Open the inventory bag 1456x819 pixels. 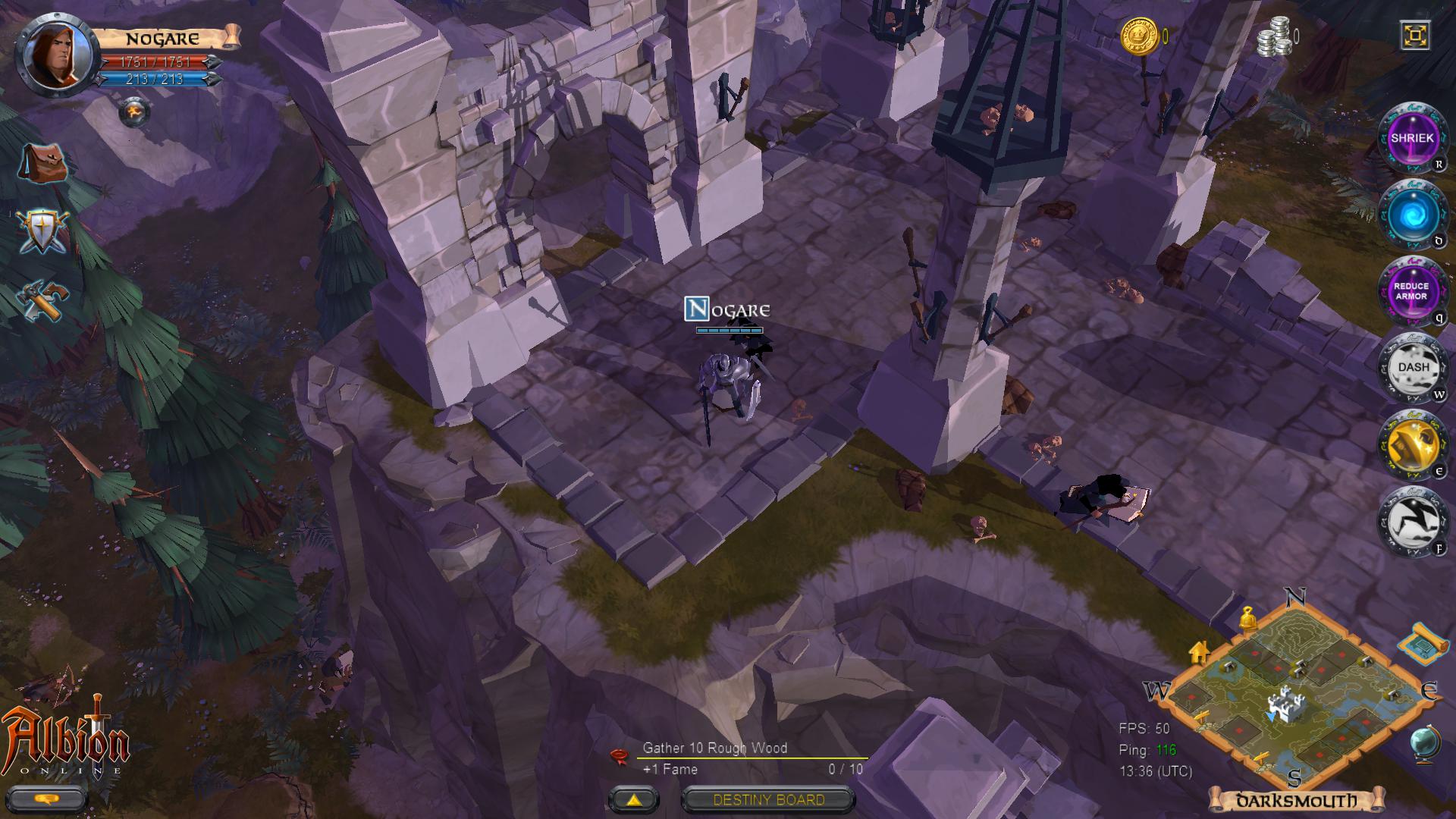click(x=42, y=163)
